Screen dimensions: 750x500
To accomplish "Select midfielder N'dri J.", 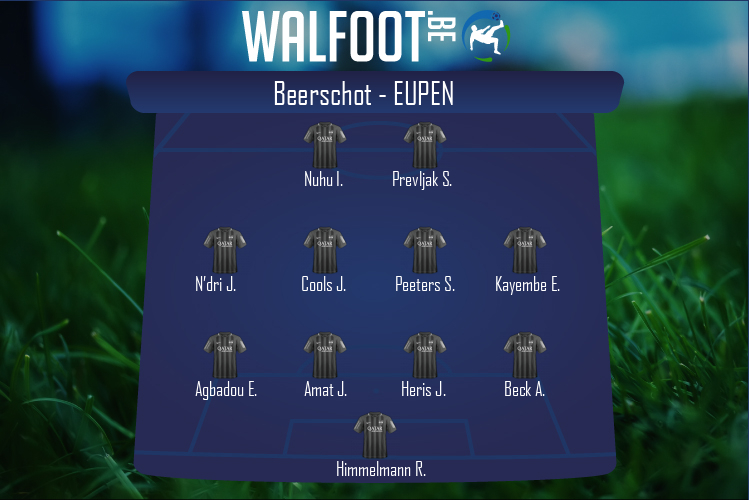I will pos(224,251).
